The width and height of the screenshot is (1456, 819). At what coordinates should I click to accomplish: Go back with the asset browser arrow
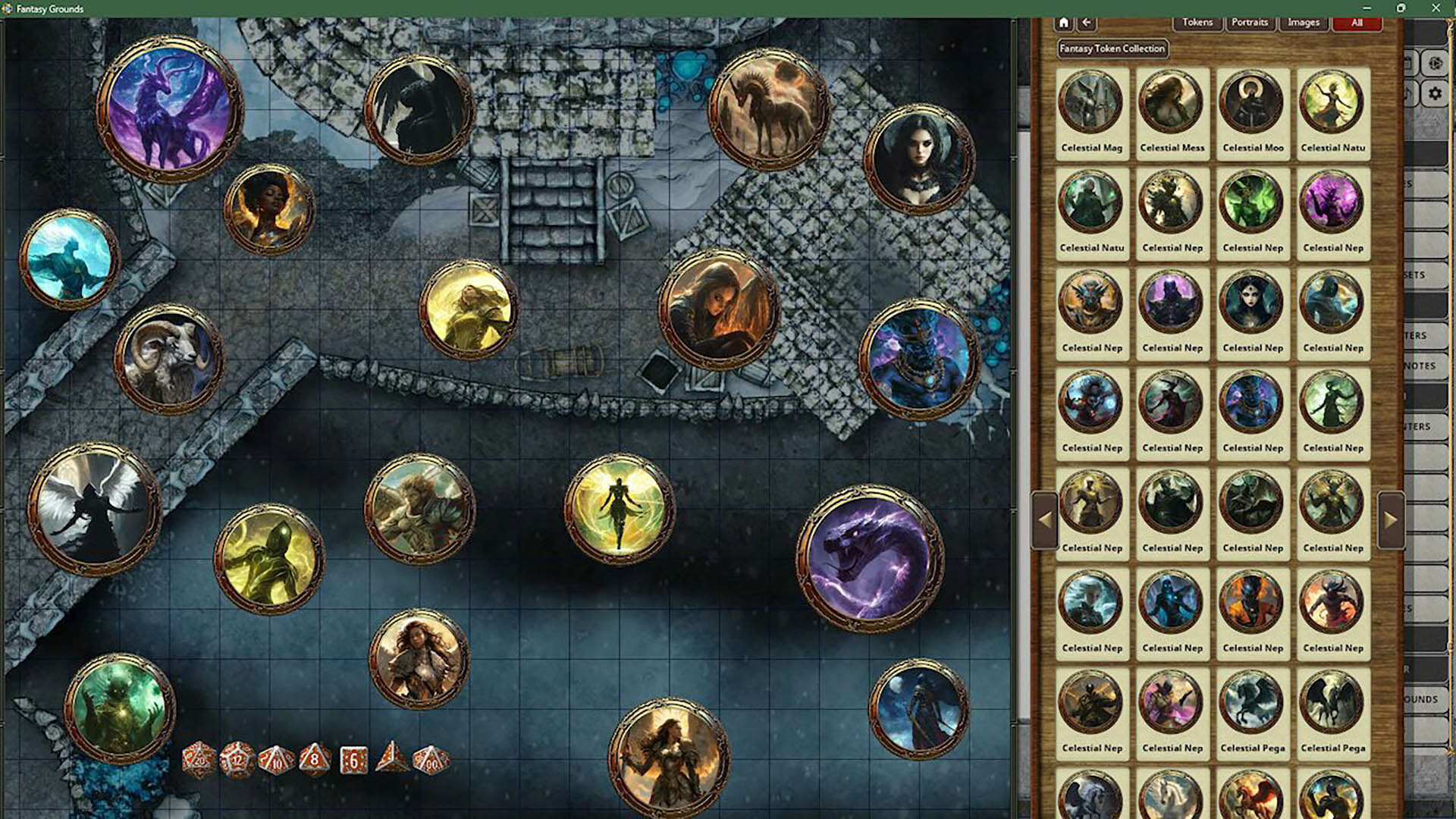[1086, 23]
